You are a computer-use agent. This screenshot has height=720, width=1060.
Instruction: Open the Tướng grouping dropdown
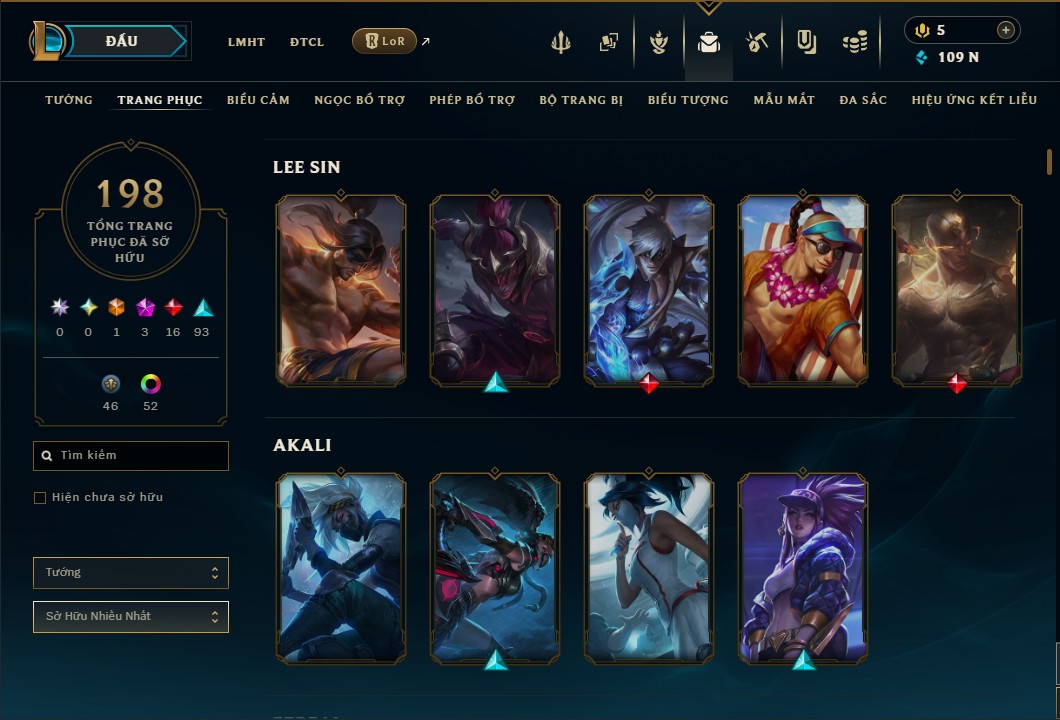tap(131, 573)
